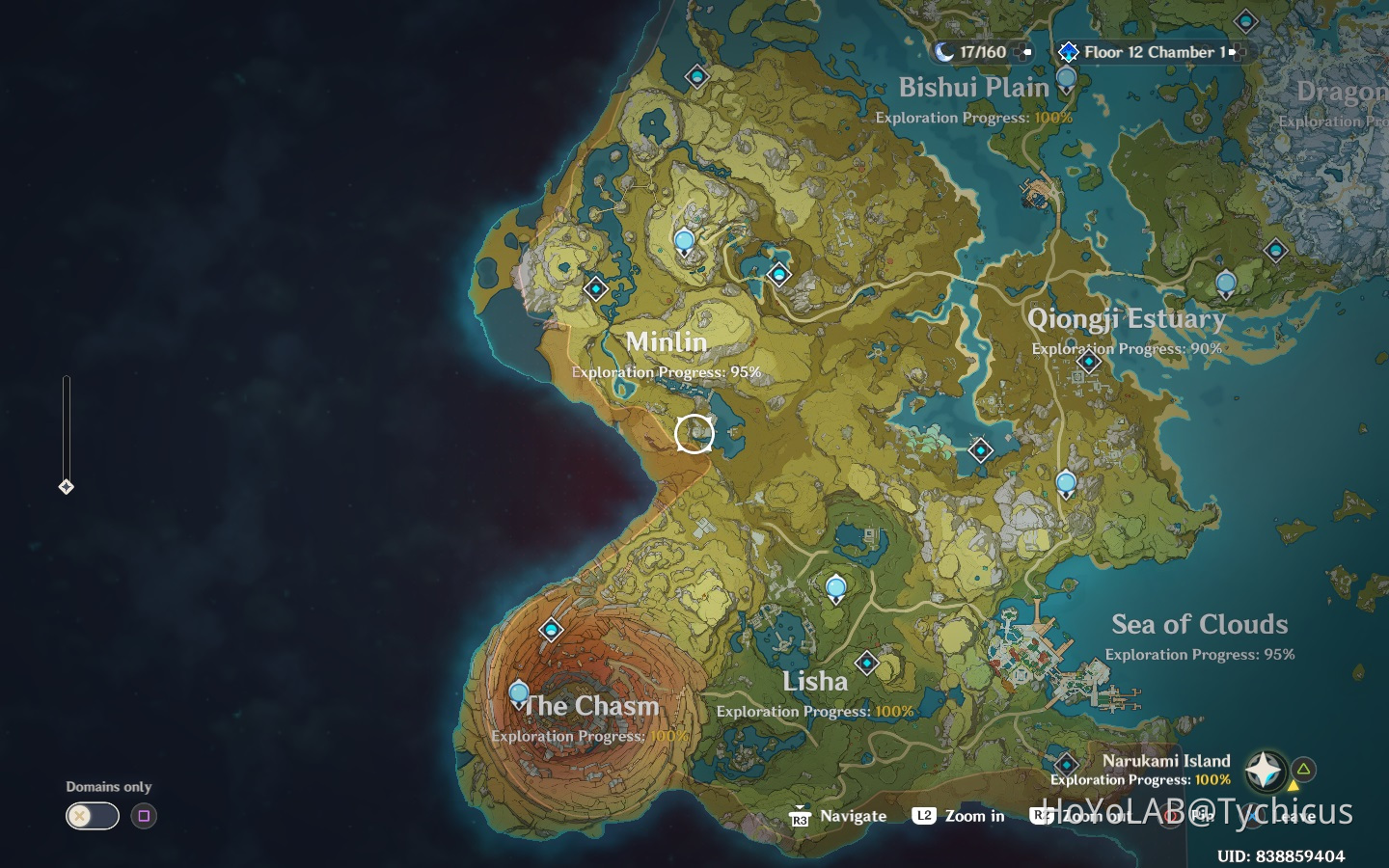
Task: Click the Pin button on the bottom bar
Action: coord(1194,816)
